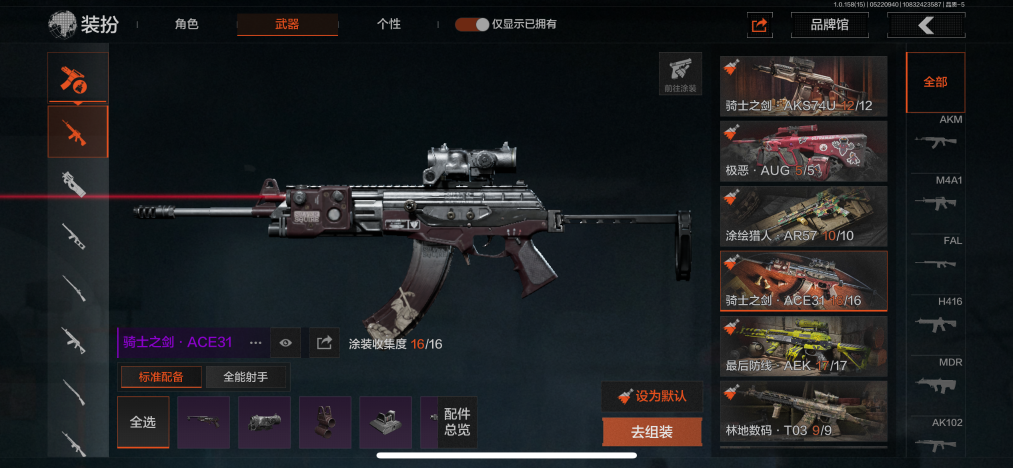The width and height of the screenshot is (1013, 468).
Task: Open 配件总览 attachments overview
Action: [457, 421]
